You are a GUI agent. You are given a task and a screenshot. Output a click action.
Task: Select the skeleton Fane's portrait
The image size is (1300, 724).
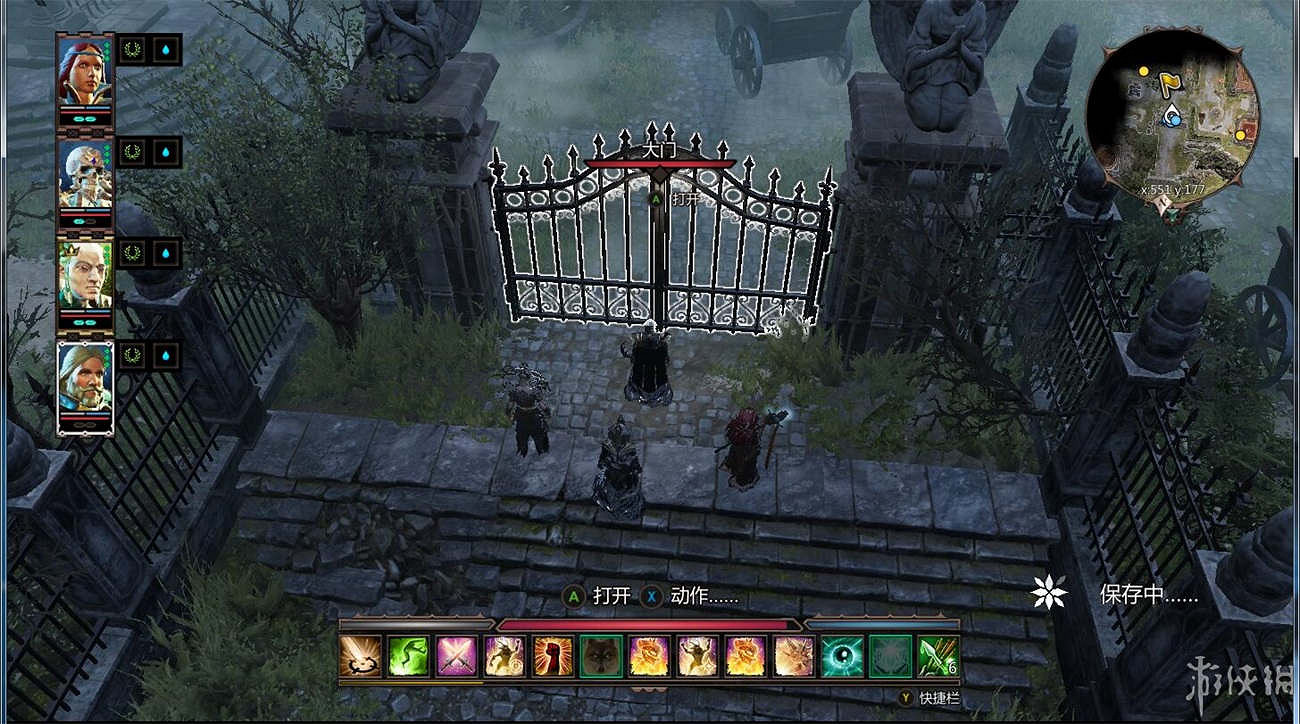[85, 170]
